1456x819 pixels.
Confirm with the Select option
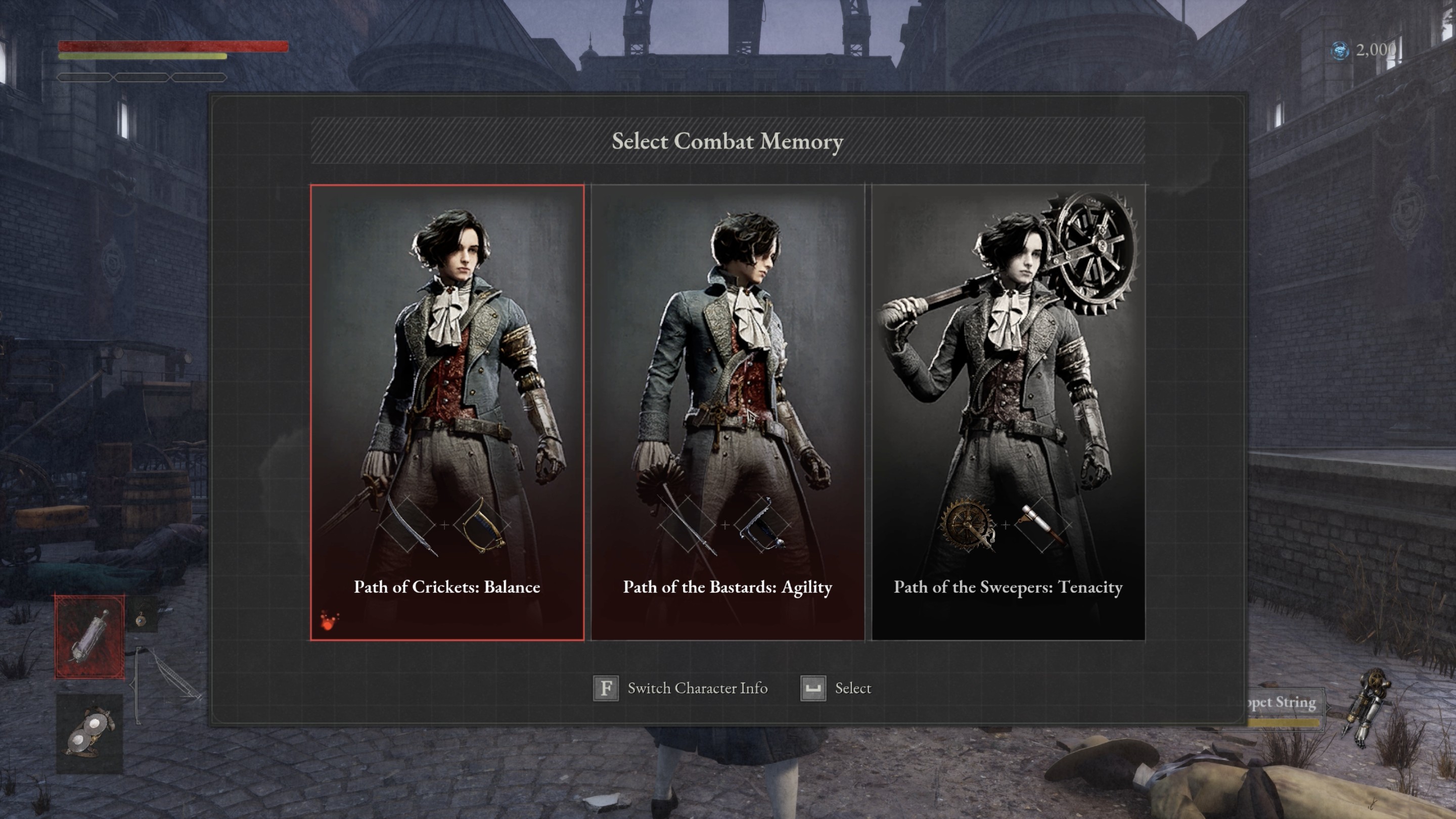[x=837, y=689]
